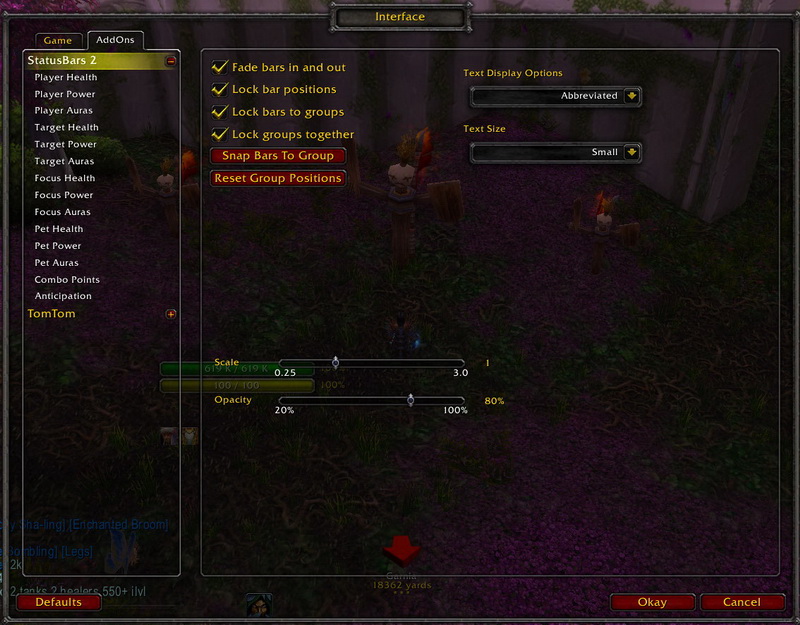Screen dimensions: 800x625
Task: Open the Anticipation bar settings
Action: click(63, 296)
